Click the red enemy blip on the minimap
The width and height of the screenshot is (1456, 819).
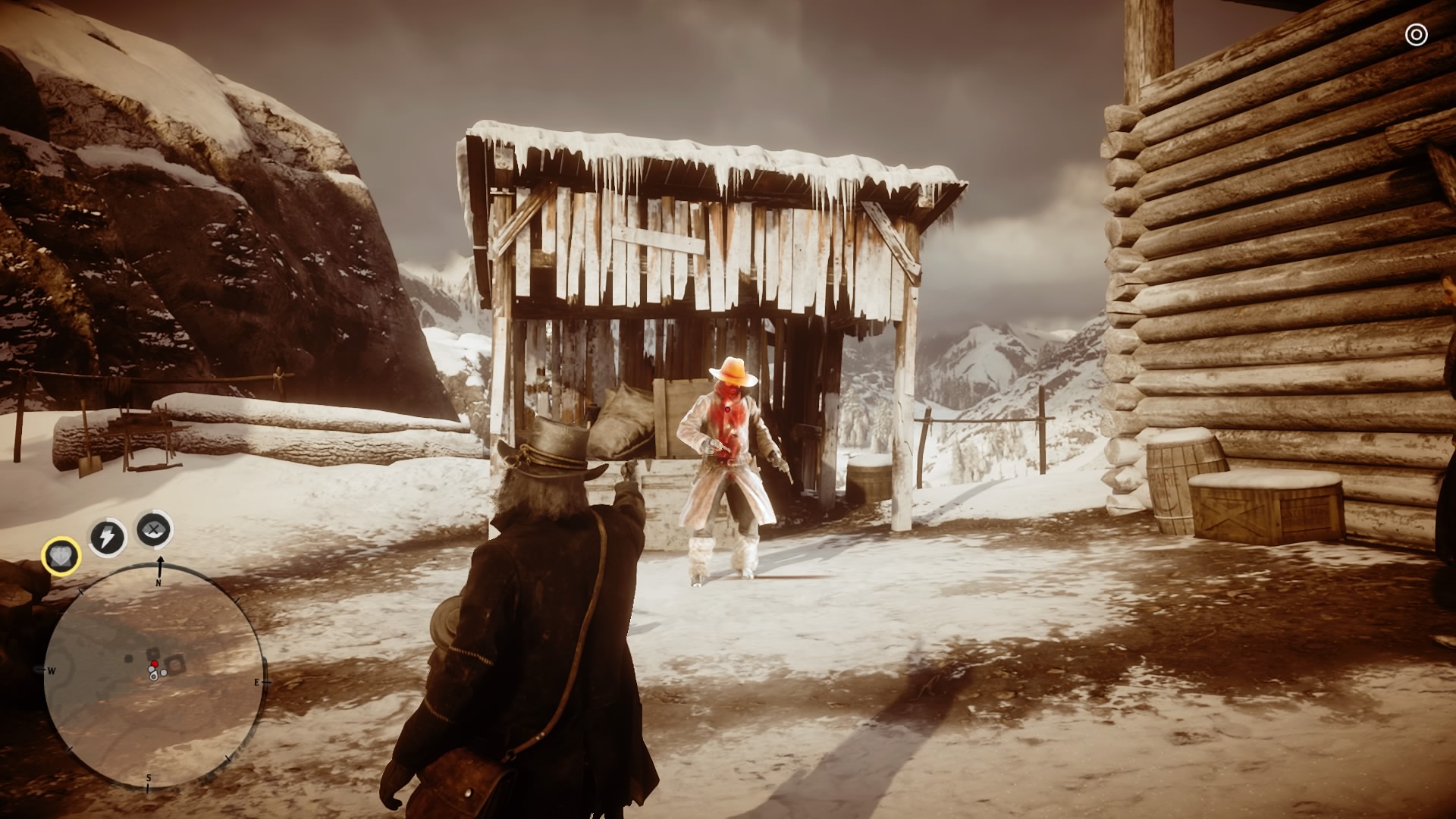[154, 663]
